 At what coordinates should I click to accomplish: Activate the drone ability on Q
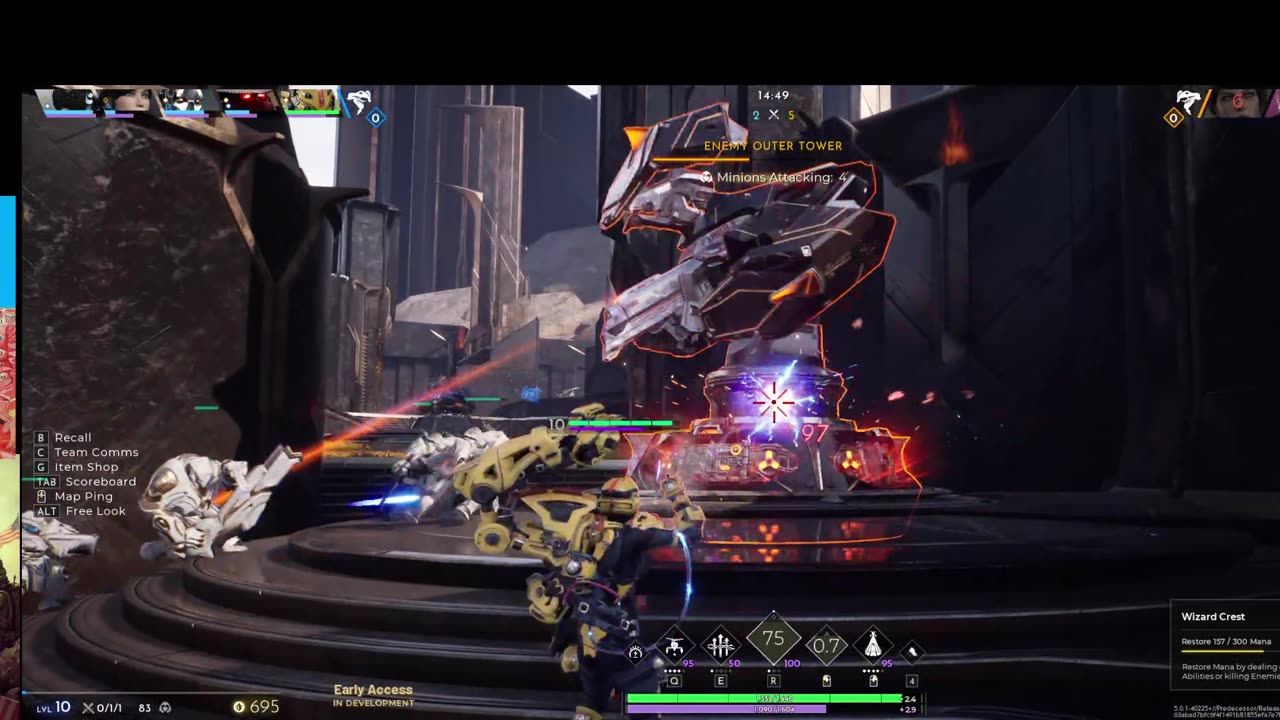pyautogui.click(x=675, y=646)
